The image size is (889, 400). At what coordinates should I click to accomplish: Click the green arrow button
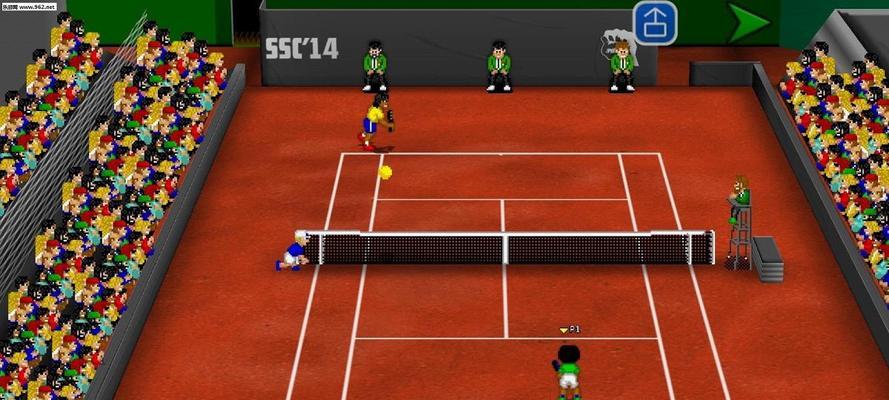746,23
